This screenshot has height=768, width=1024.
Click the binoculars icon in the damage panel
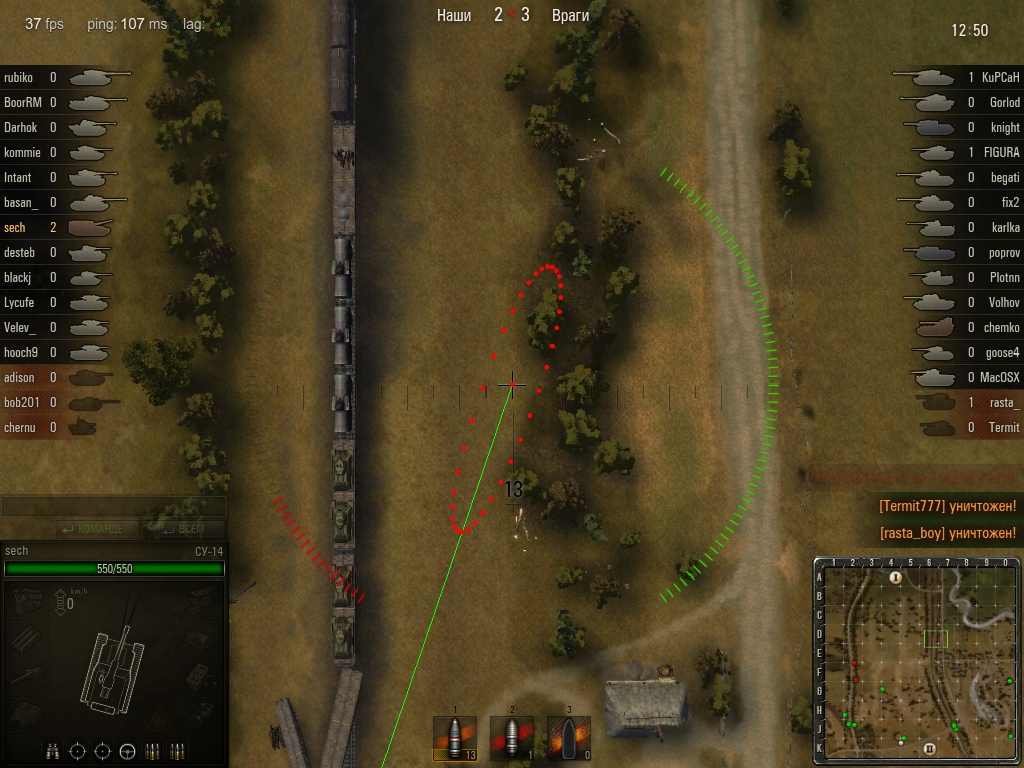click(53, 751)
